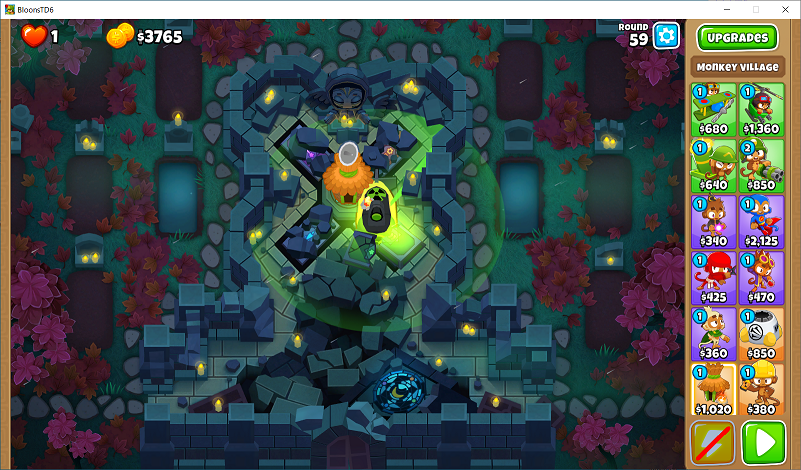Select the Dartling Gunner tower

(761, 165)
